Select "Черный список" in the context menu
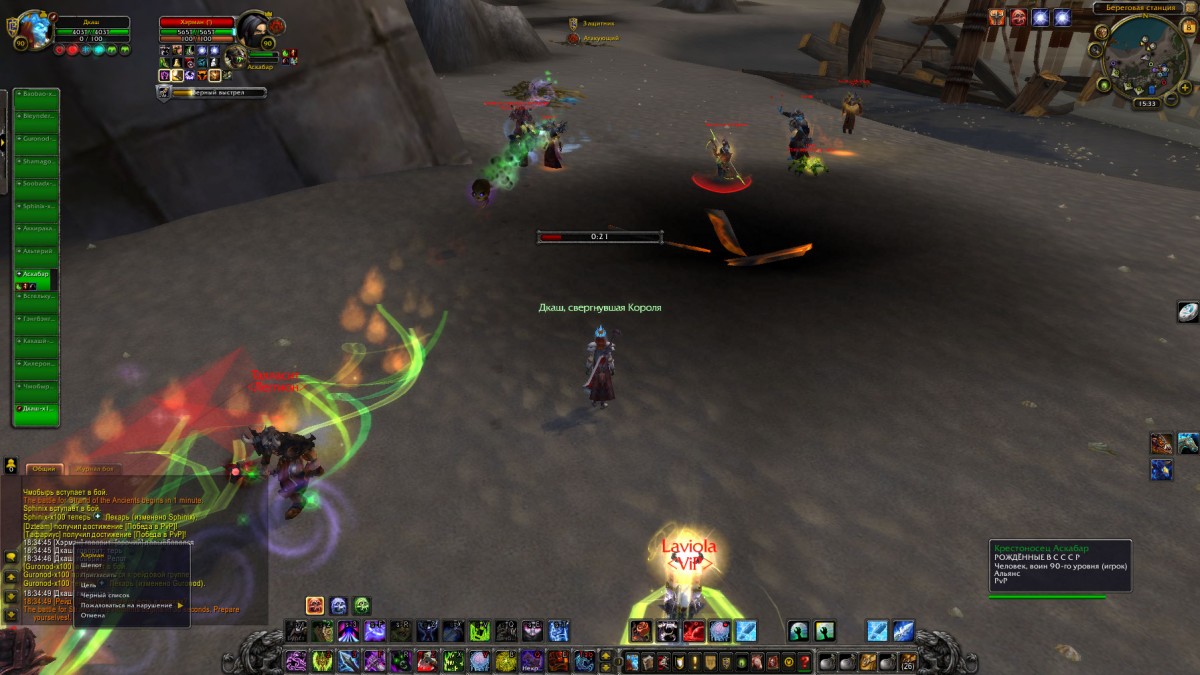This screenshot has width=1200, height=675. [x=105, y=595]
